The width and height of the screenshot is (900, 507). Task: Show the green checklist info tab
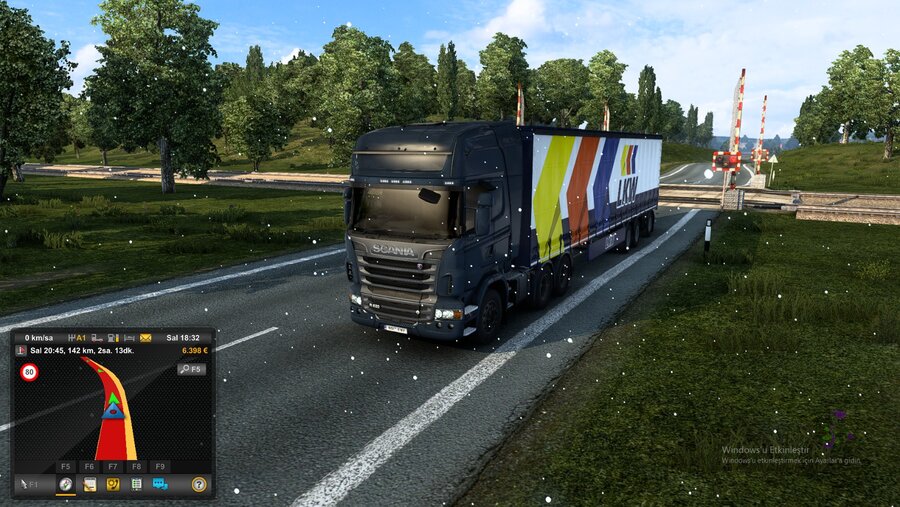coord(136,484)
